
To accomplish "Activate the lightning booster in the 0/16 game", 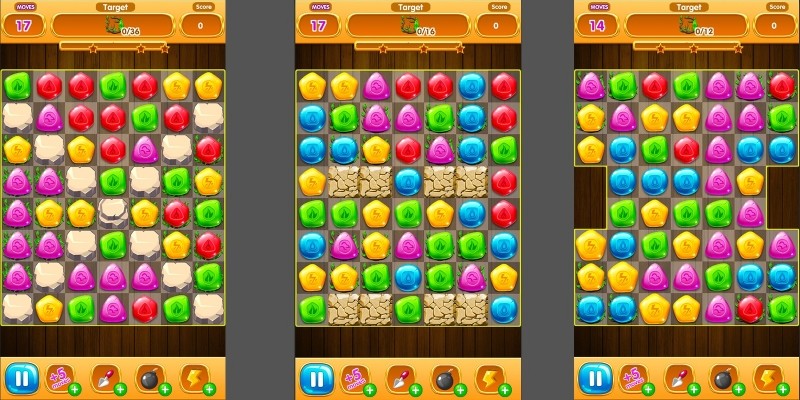I will 488,378.
